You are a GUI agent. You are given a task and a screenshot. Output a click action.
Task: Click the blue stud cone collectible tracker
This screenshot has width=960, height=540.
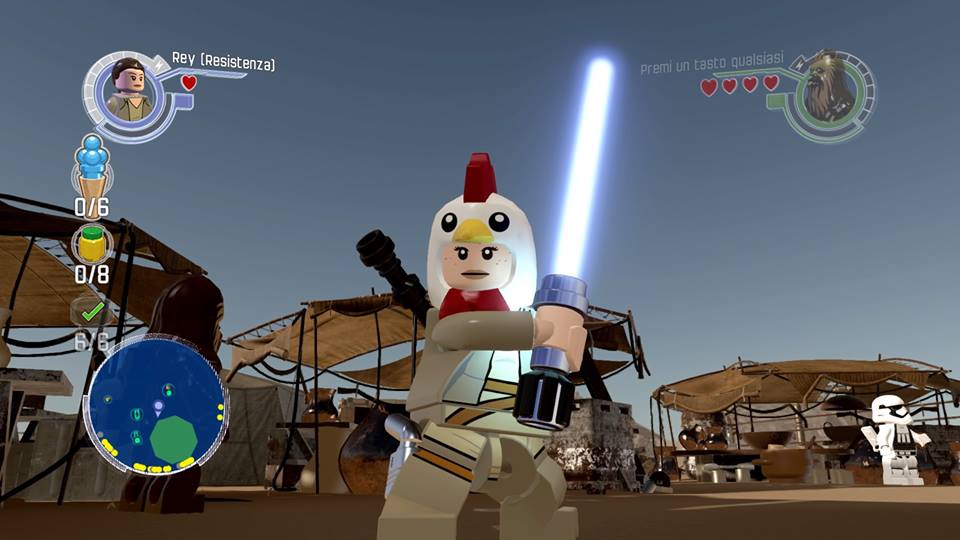point(92,167)
